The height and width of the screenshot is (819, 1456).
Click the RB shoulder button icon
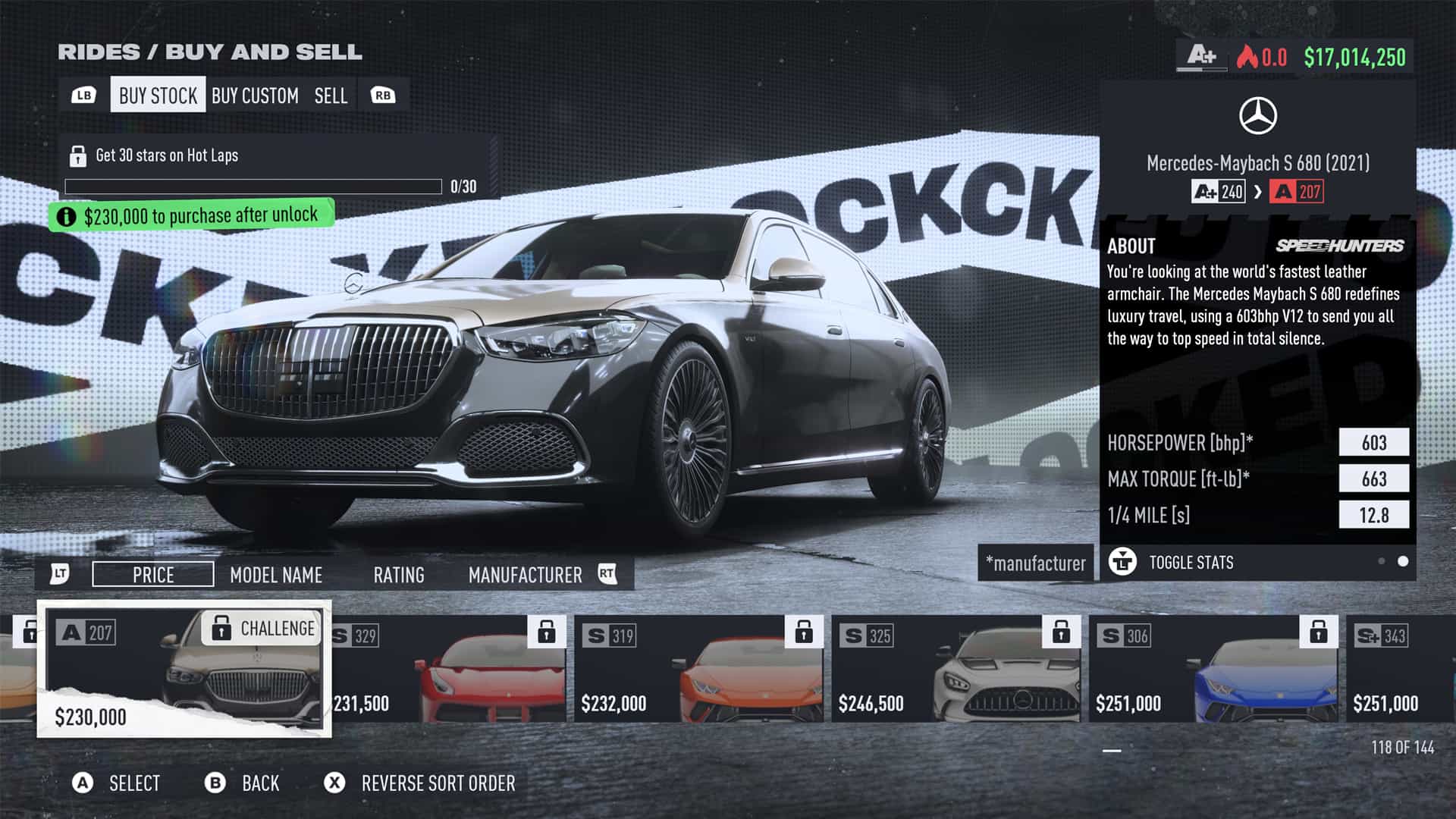[384, 95]
